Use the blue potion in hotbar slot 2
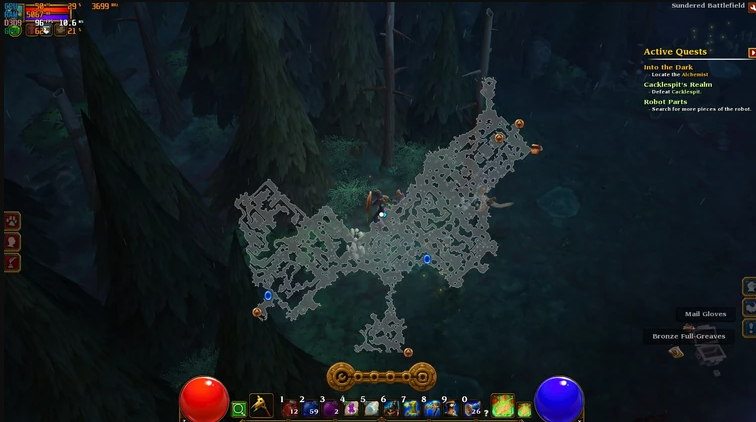The width and height of the screenshot is (756, 422). pos(310,408)
